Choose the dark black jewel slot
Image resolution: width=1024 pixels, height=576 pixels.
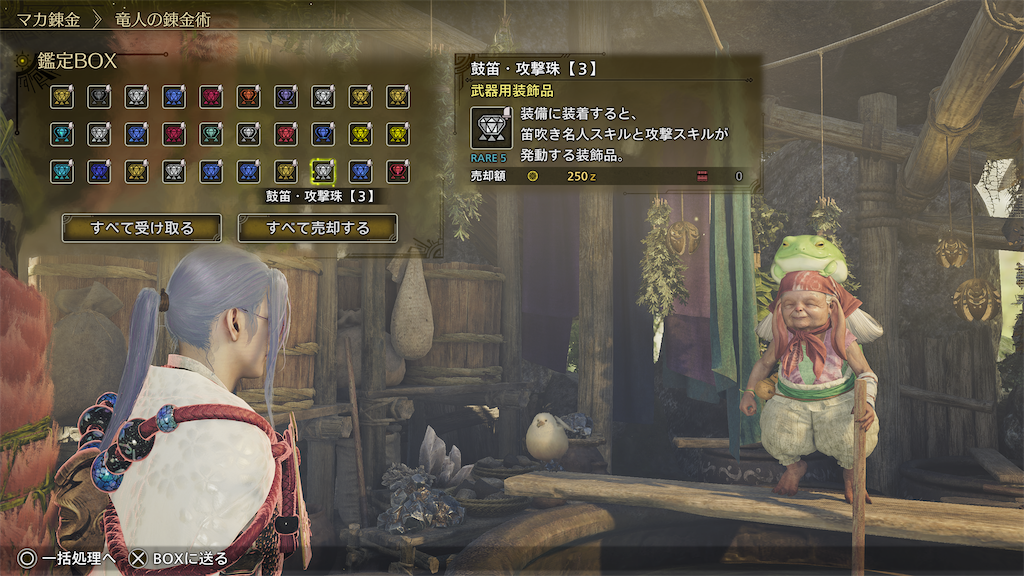98,97
